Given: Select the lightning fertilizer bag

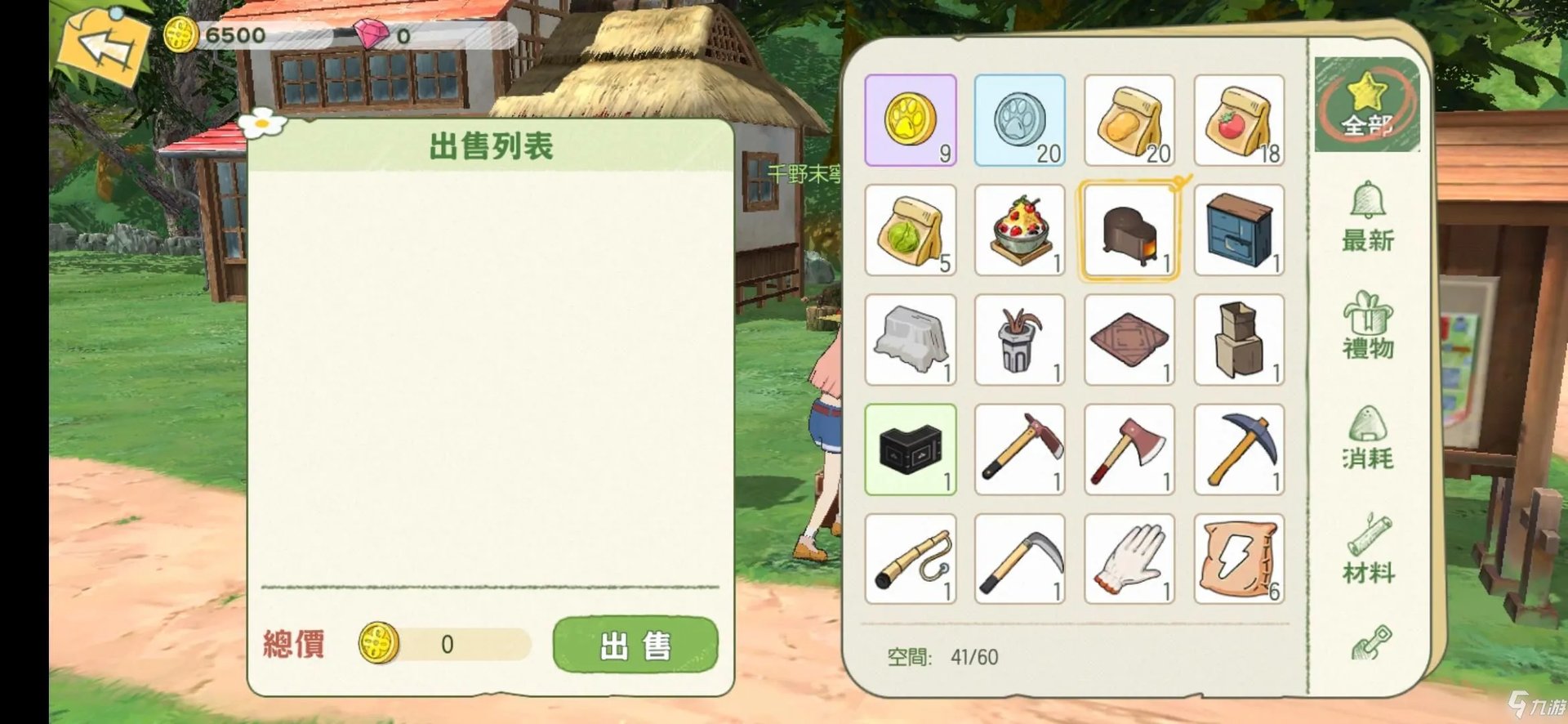Looking at the screenshot, I should (x=1239, y=559).
